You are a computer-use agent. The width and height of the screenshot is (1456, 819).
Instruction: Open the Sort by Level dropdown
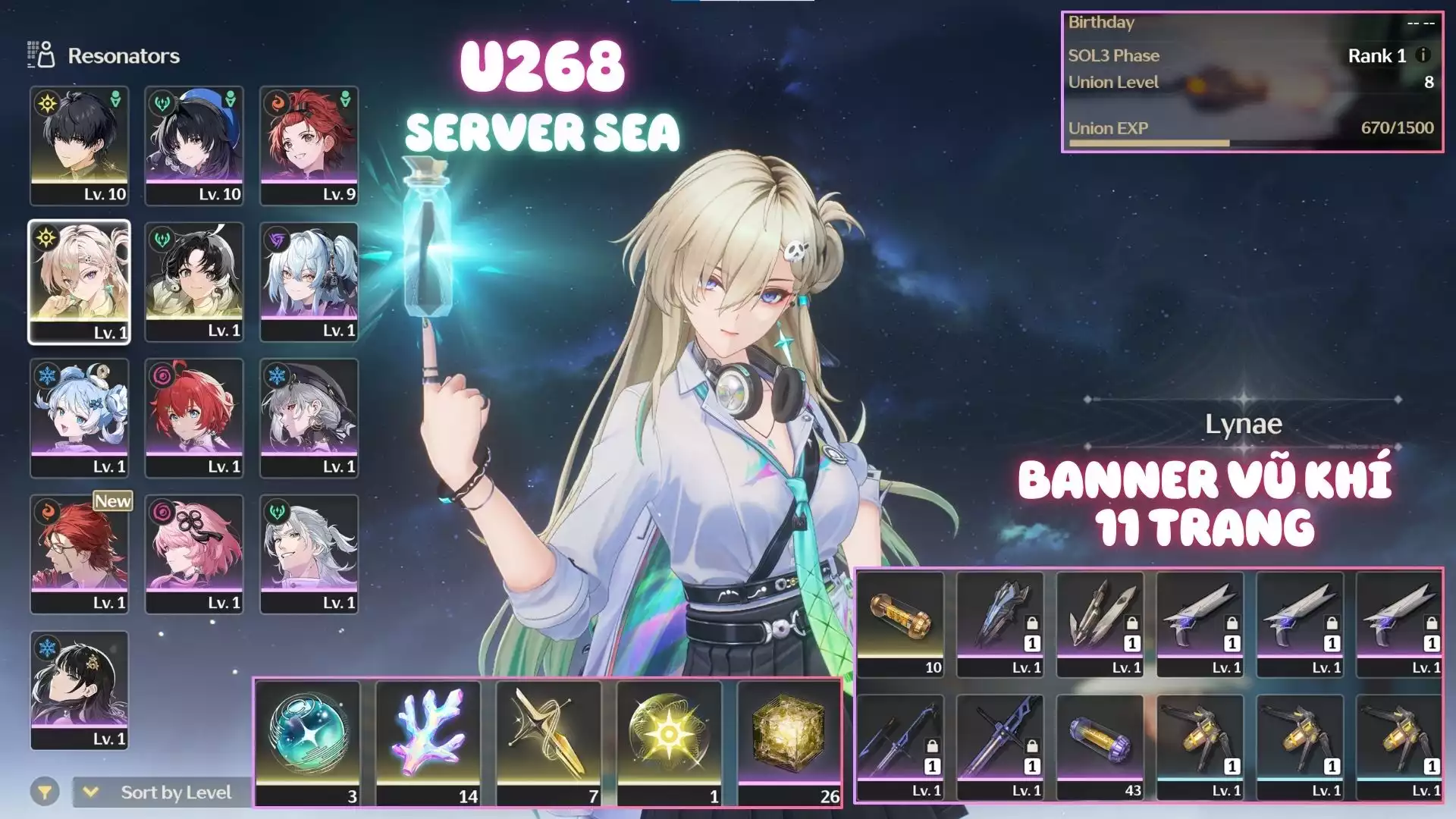[x=163, y=792]
